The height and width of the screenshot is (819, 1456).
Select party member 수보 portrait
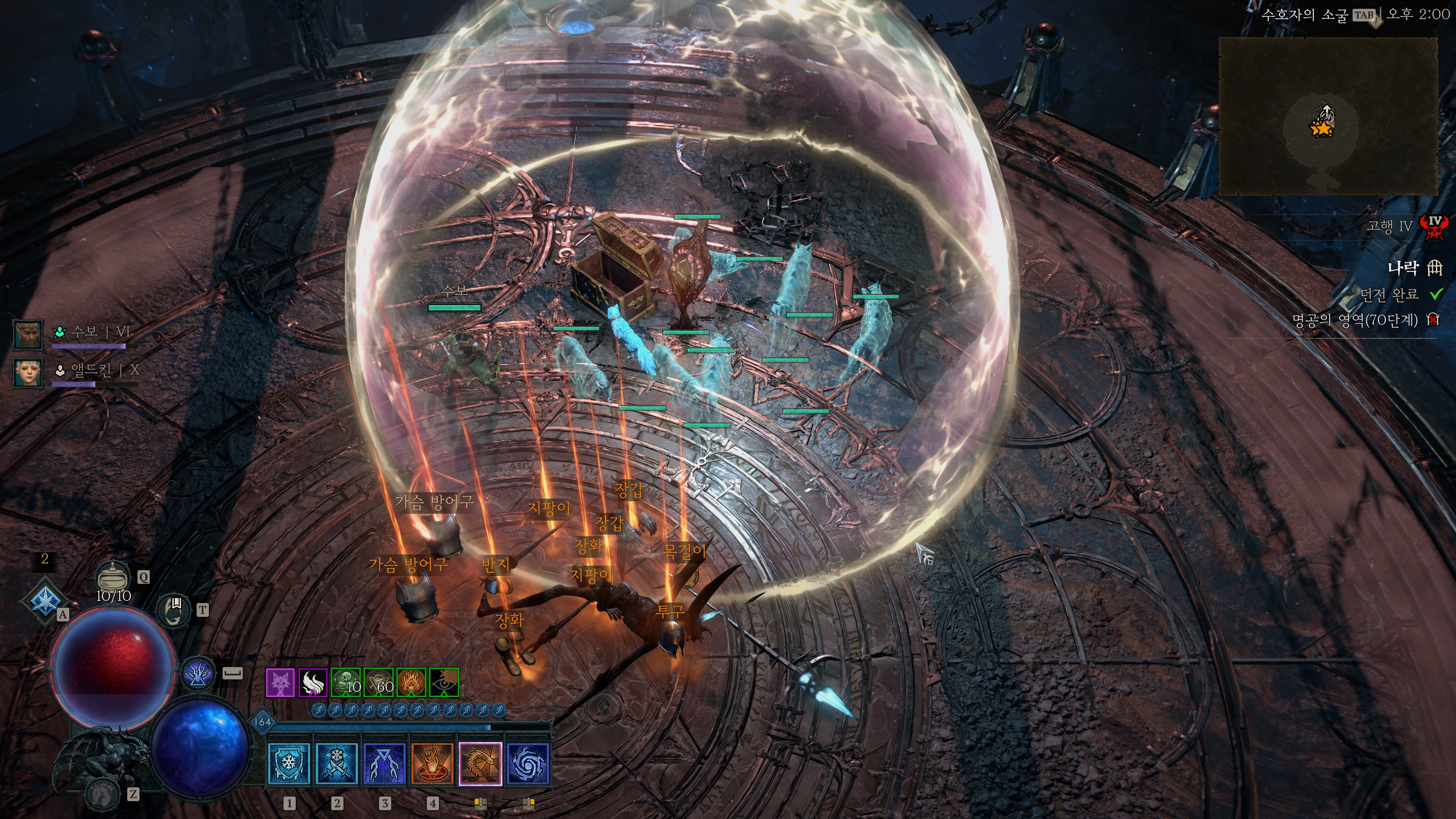(28, 334)
